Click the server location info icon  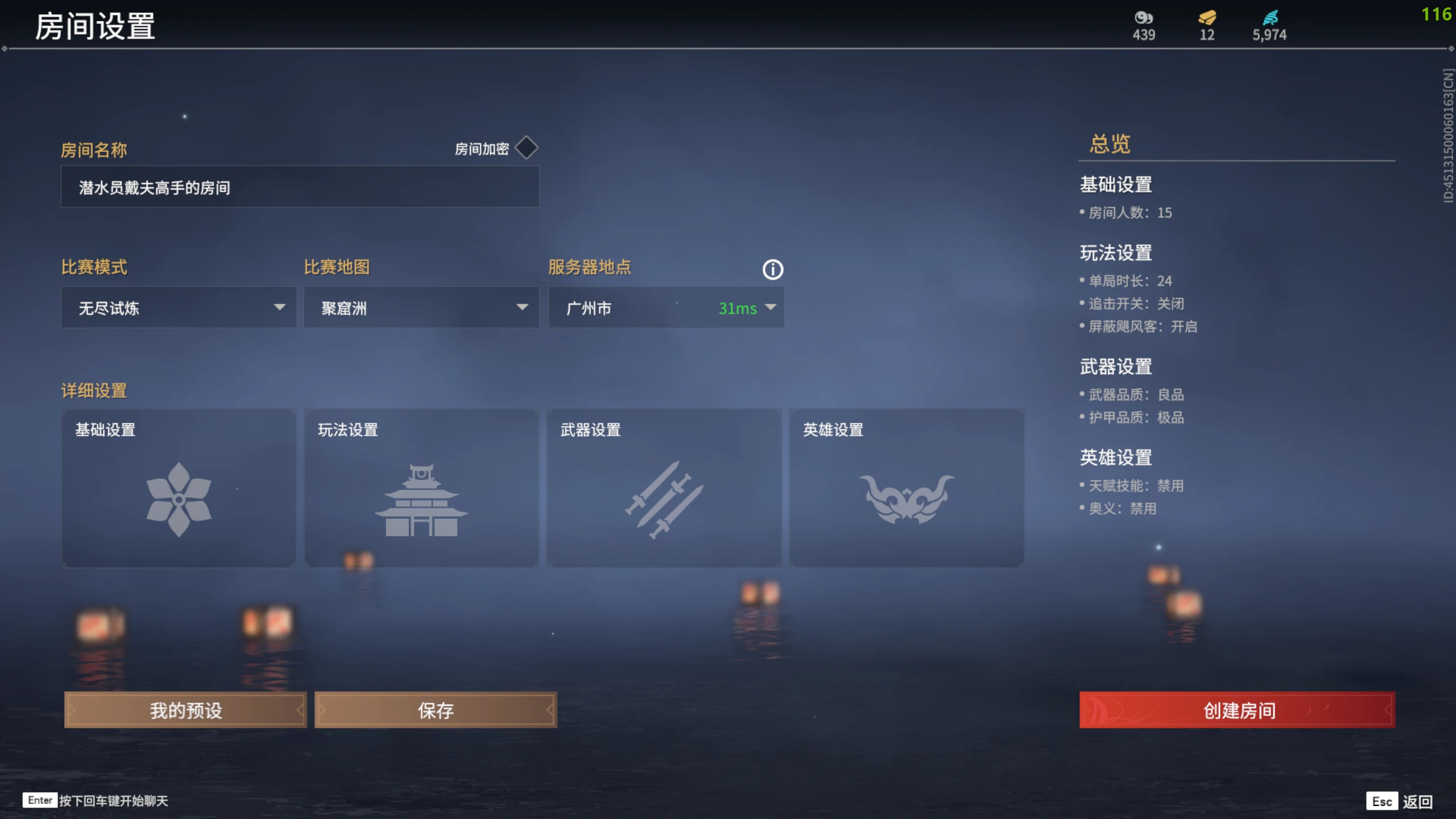click(x=773, y=270)
